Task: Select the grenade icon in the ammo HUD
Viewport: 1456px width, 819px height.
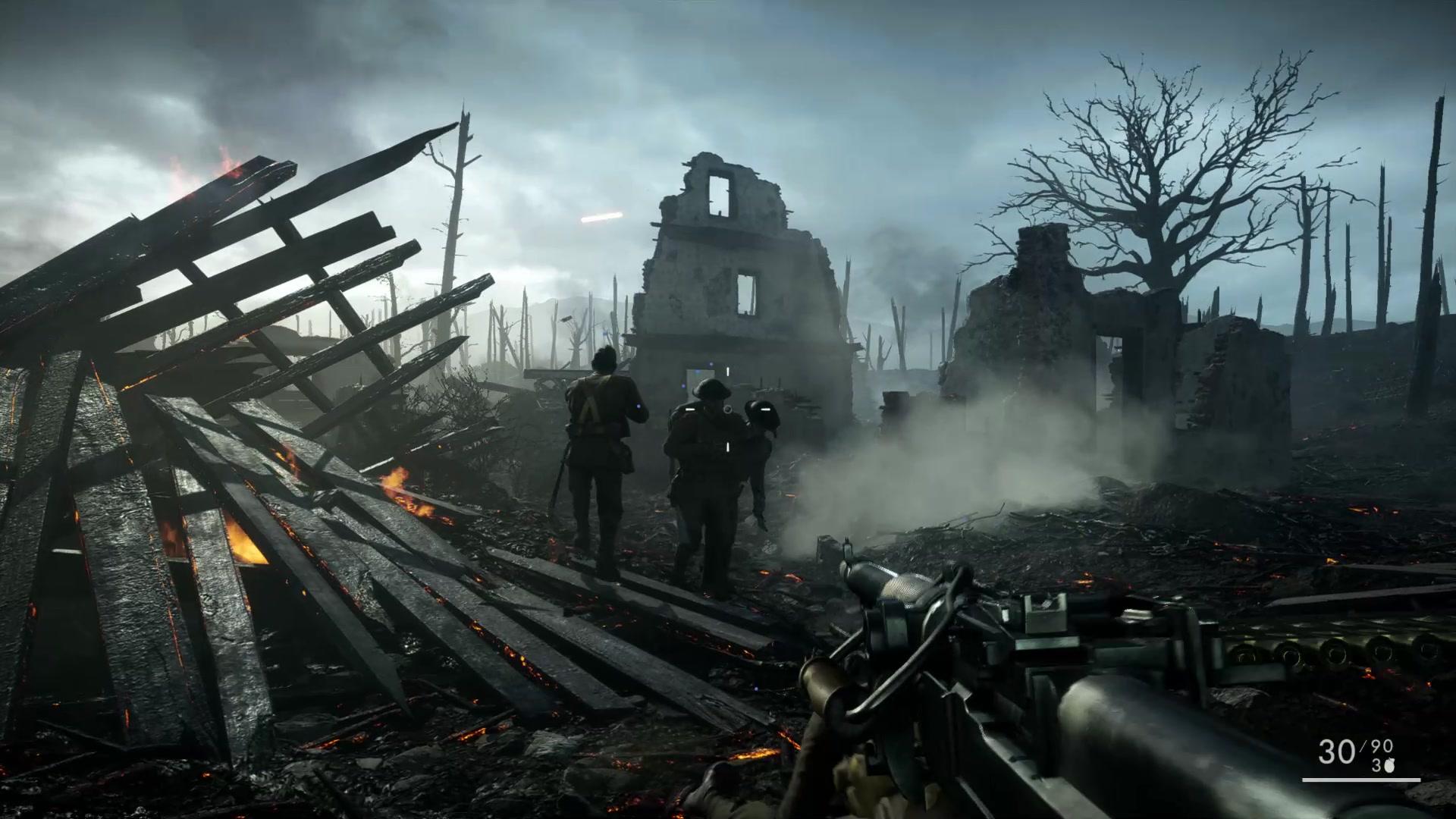Action: point(1389,766)
